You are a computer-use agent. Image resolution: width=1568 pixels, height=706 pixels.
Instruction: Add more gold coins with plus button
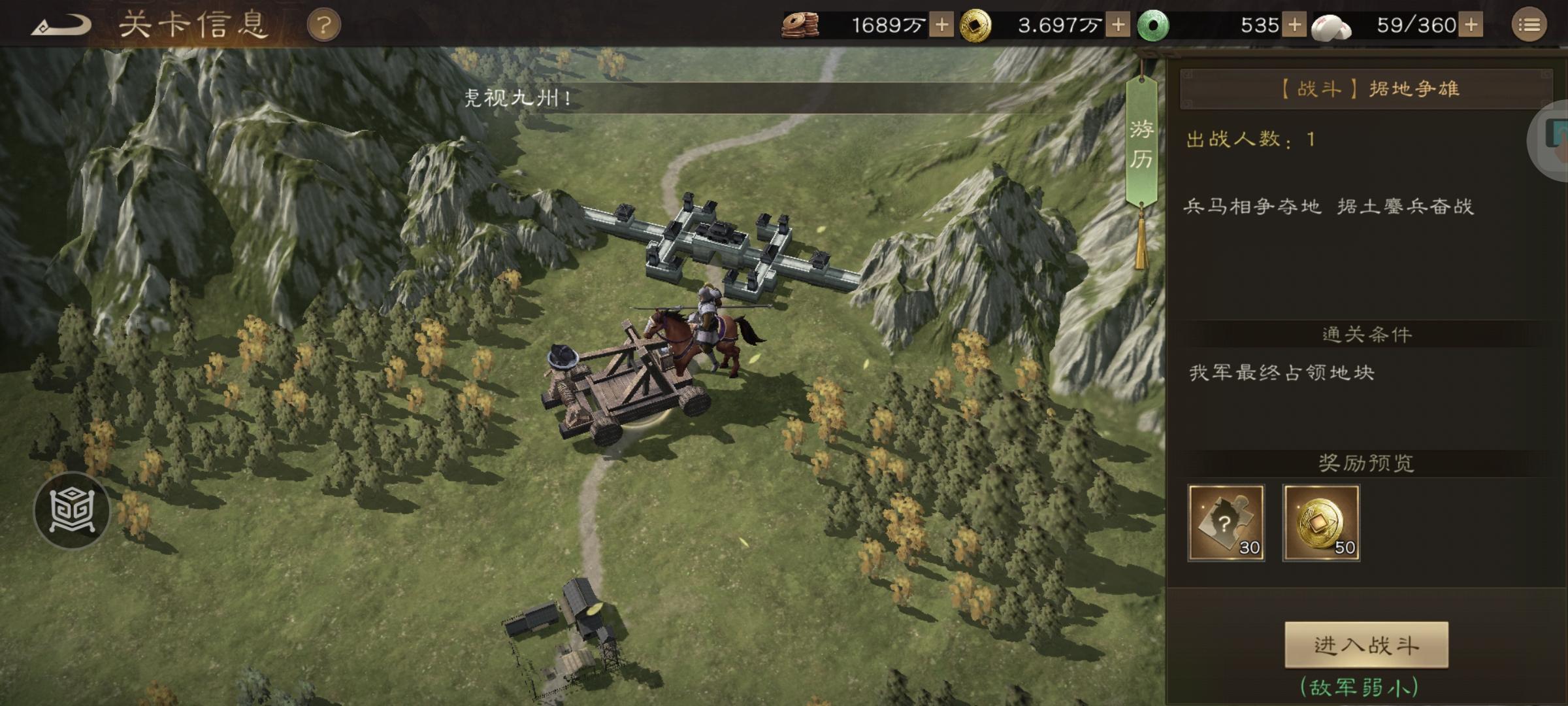pyautogui.click(x=1118, y=25)
